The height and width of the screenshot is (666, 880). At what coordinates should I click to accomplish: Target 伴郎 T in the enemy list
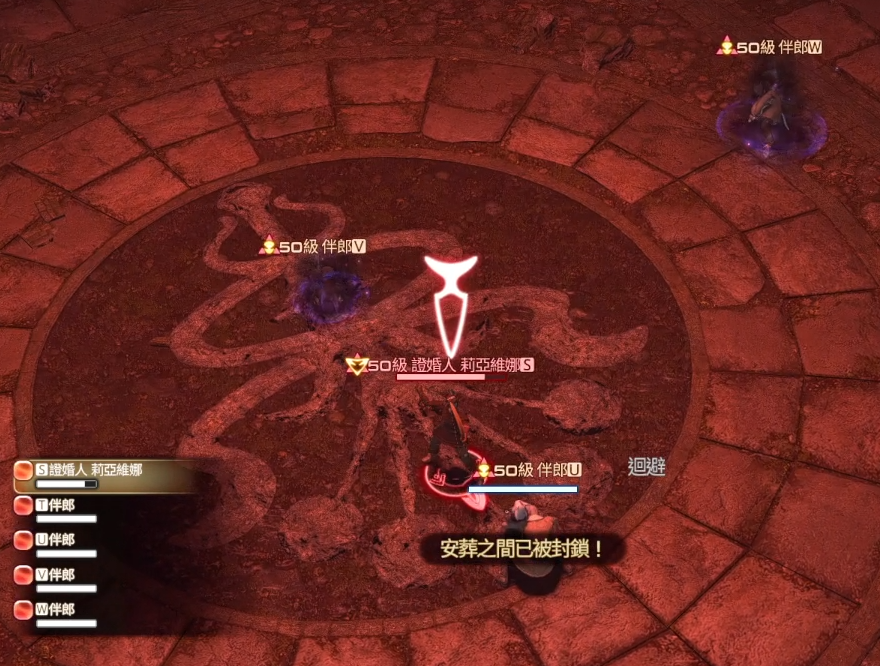point(60,505)
